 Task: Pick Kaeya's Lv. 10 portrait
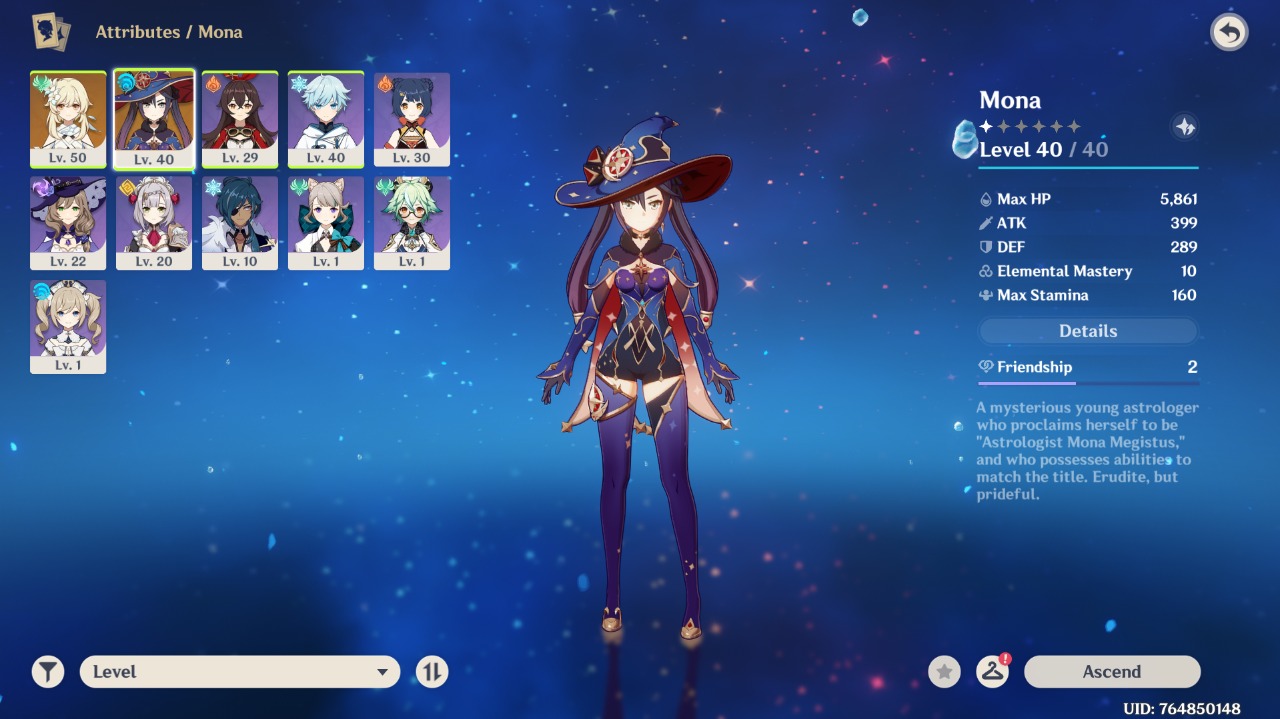pos(240,223)
